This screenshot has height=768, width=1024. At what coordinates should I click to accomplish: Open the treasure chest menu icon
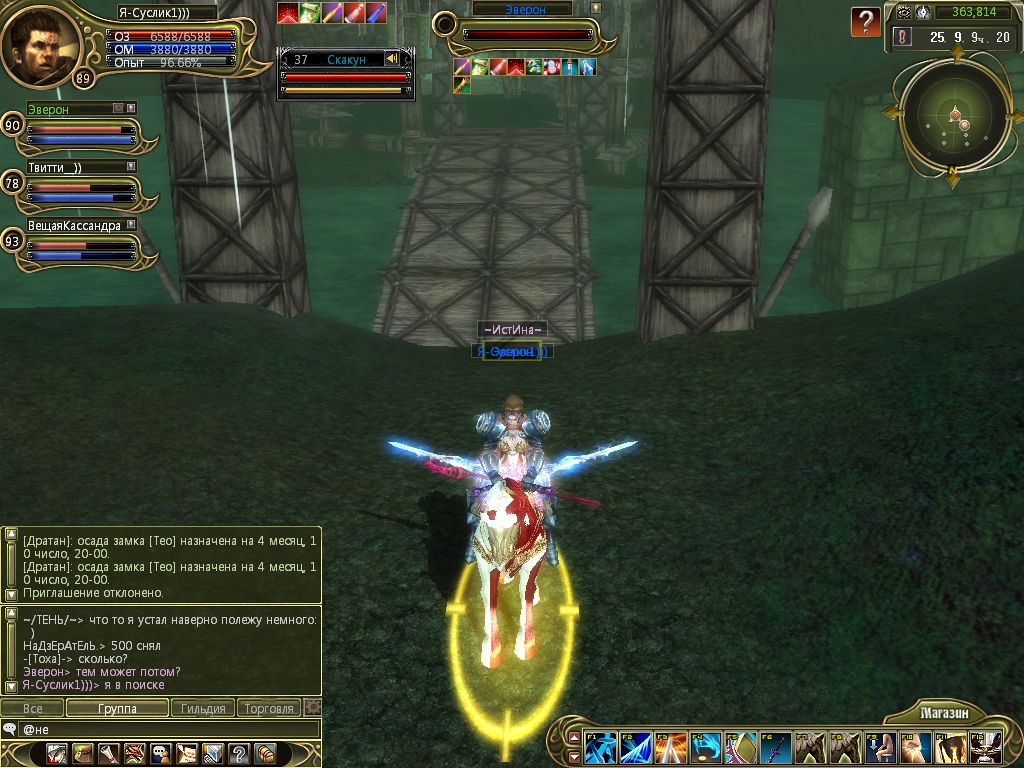point(265,753)
